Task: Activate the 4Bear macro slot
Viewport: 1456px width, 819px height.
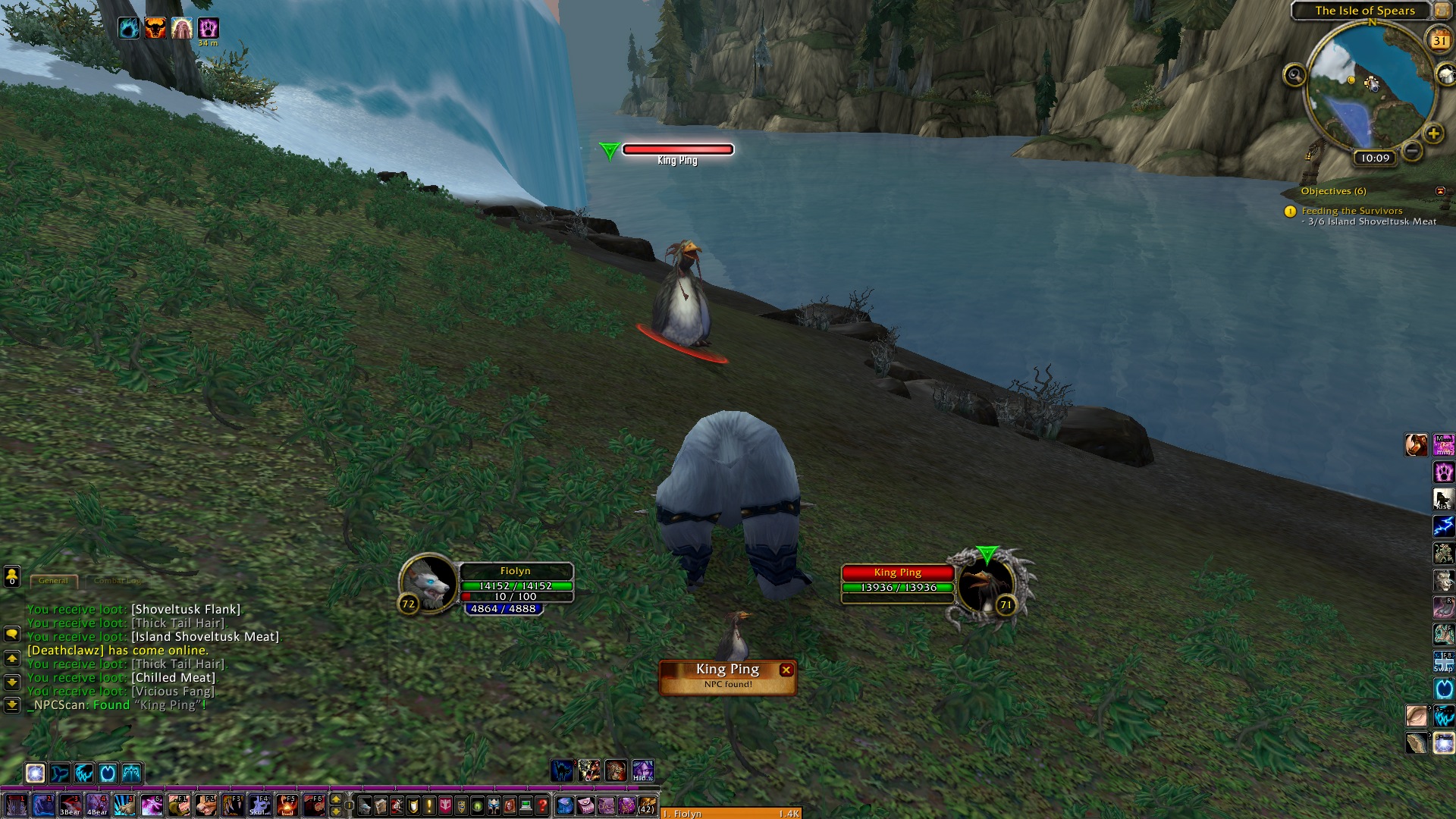Action: tap(97, 805)
